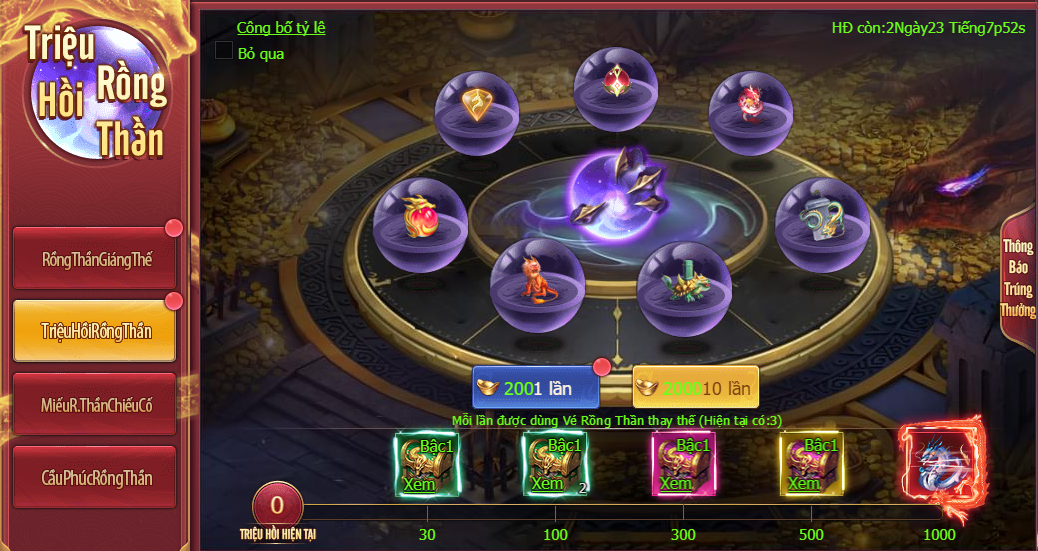Select the TriệuHồiRồngThần tab

(x=95, y=331)
